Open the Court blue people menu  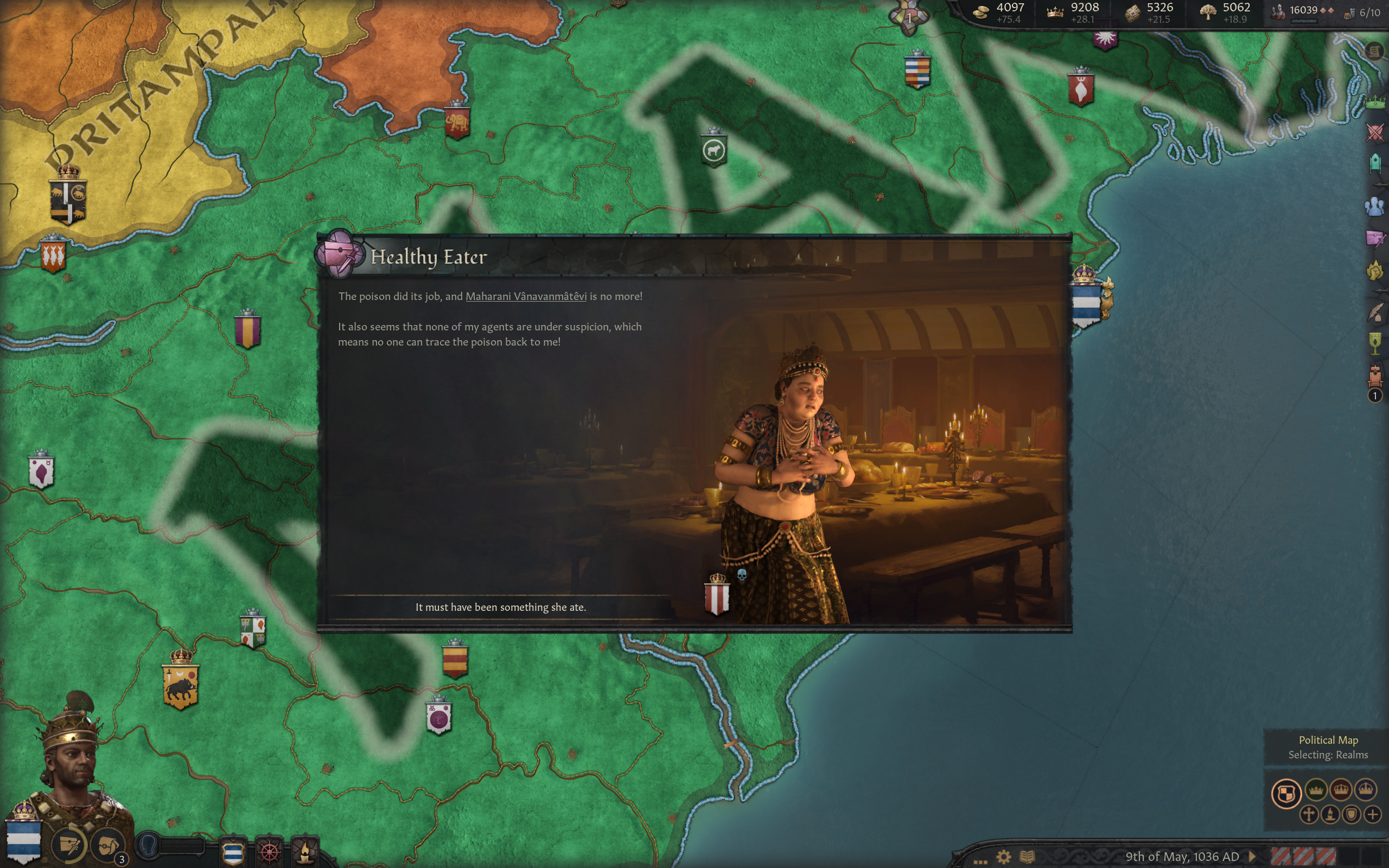(1375, 206)
